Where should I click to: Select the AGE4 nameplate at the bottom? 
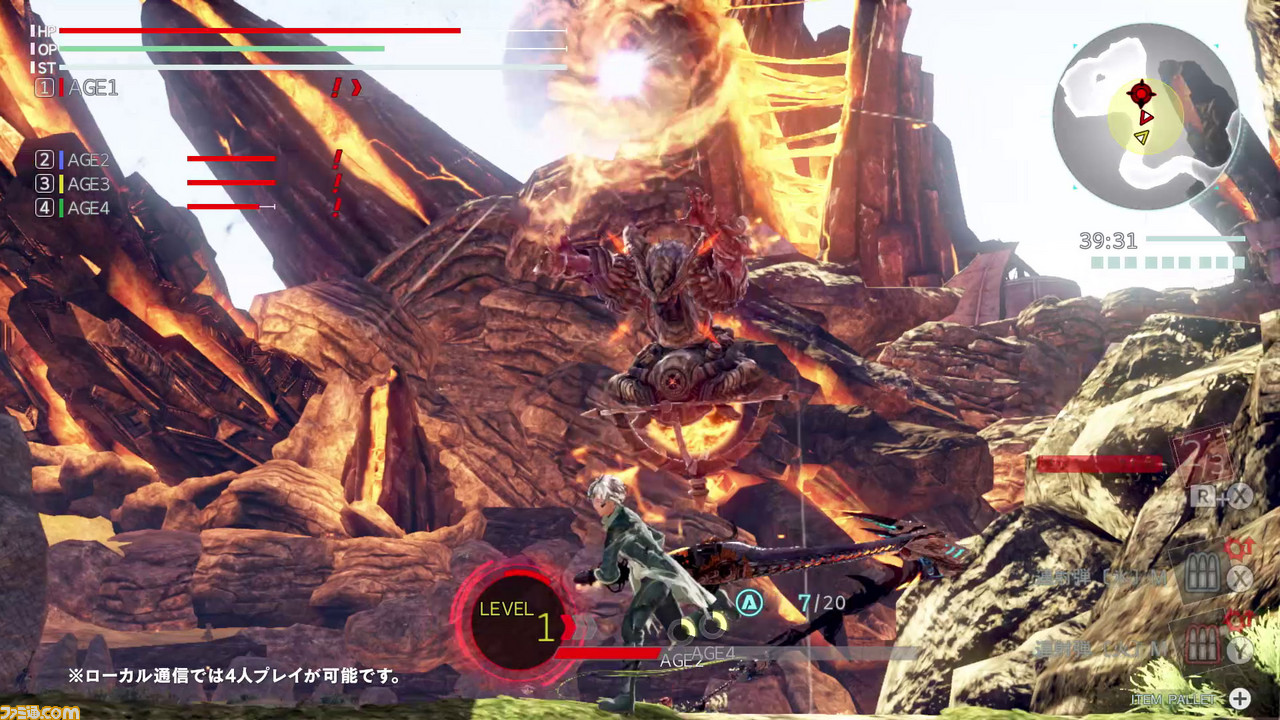[x=716, y=653]
